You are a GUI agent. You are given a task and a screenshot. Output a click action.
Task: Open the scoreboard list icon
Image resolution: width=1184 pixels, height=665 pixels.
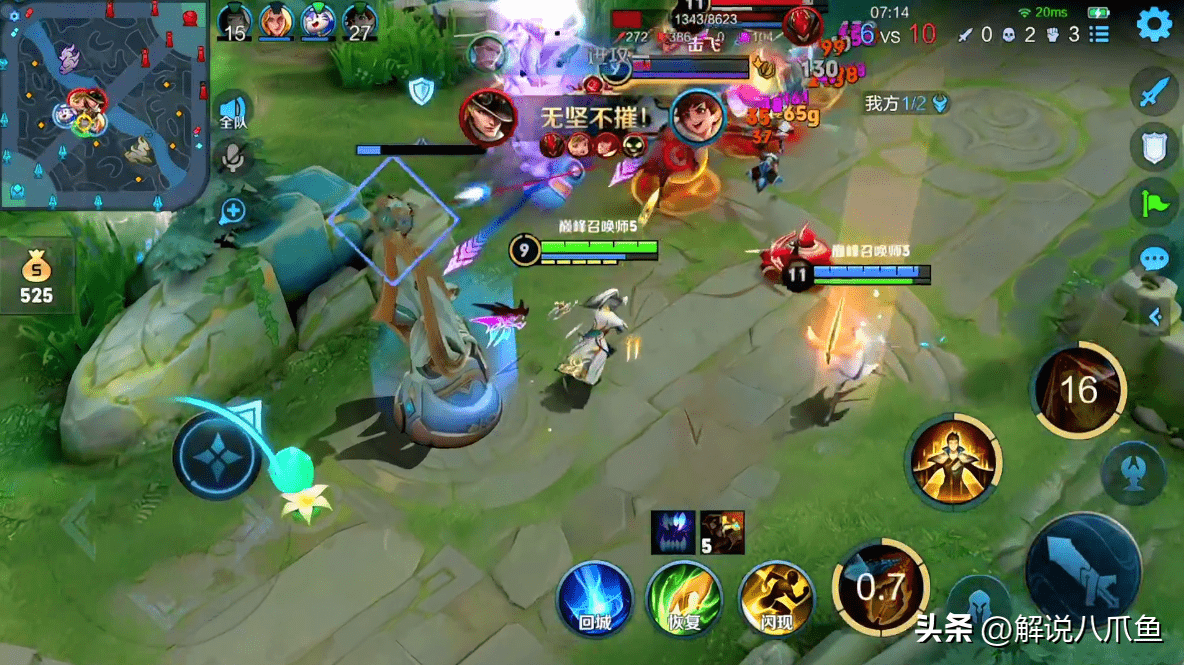(x=1099, y=34)
